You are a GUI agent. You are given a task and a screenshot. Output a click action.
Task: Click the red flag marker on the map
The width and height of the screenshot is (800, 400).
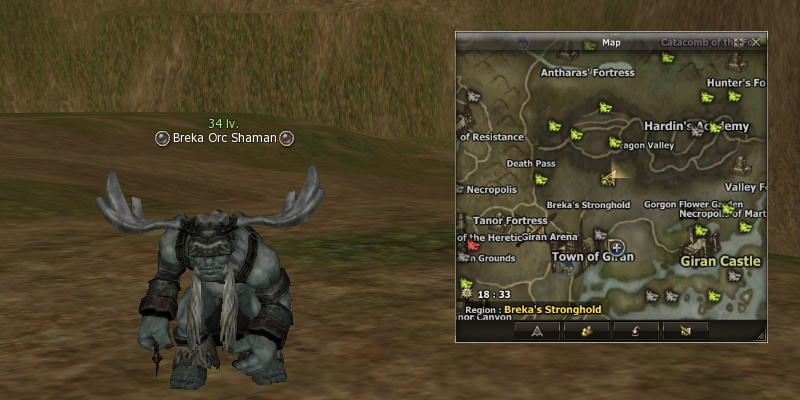pos(473,243)
